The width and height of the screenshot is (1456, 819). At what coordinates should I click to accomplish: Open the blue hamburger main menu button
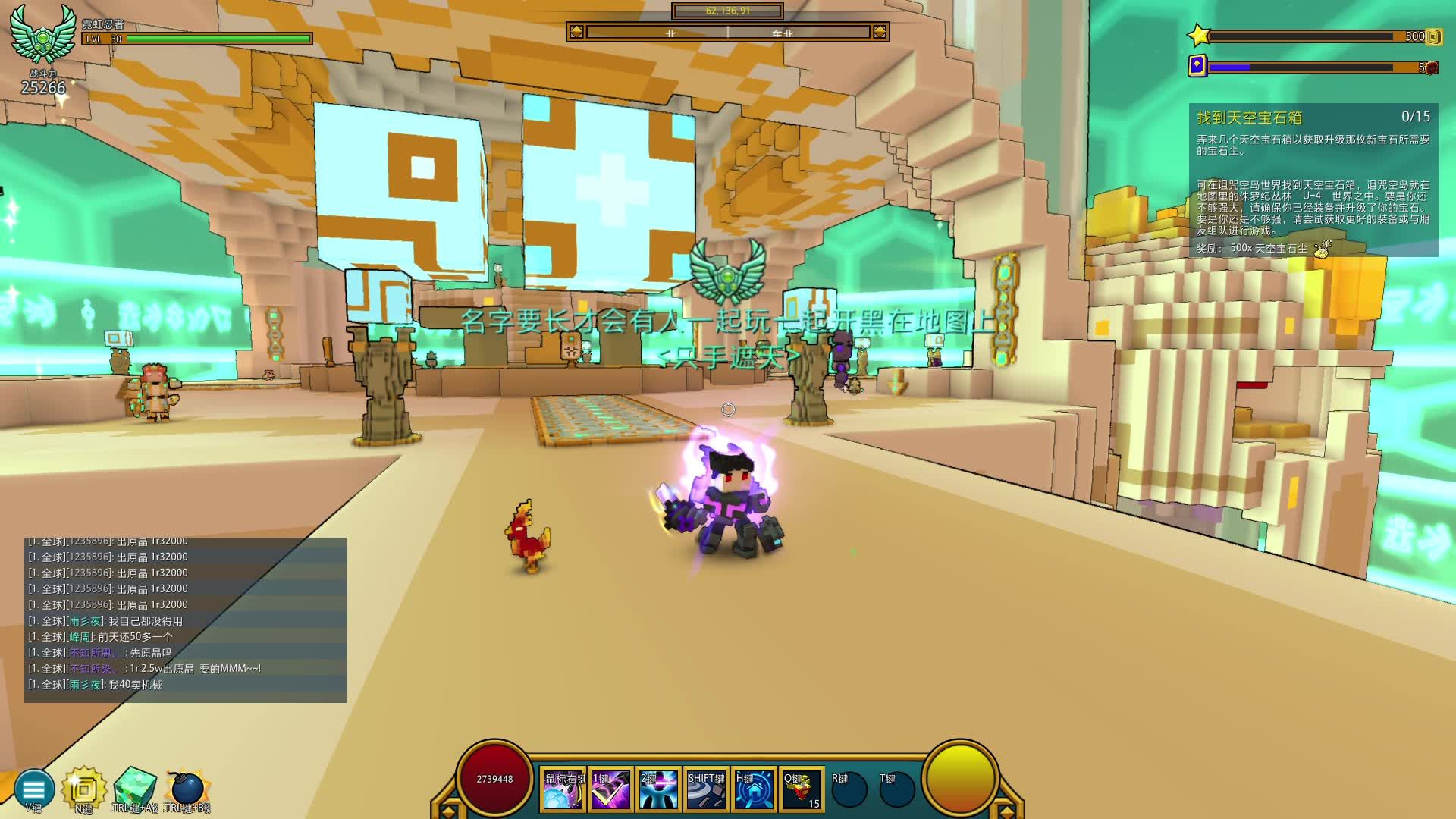[34, 789]
